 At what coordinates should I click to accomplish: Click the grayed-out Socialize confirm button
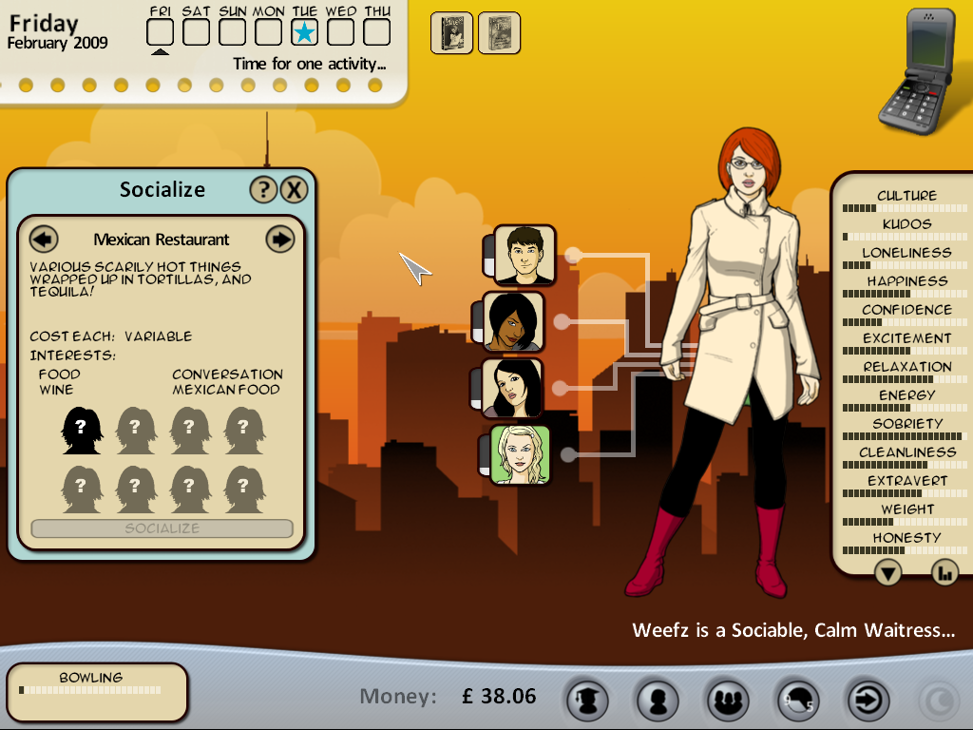[x=162, y=528]
